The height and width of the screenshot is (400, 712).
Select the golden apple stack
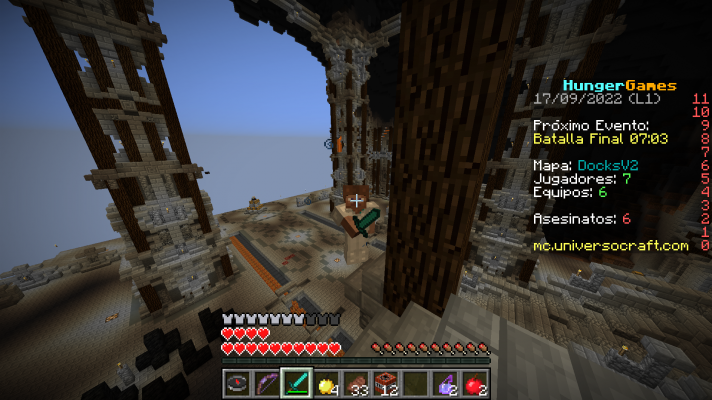tap(326, 382)
